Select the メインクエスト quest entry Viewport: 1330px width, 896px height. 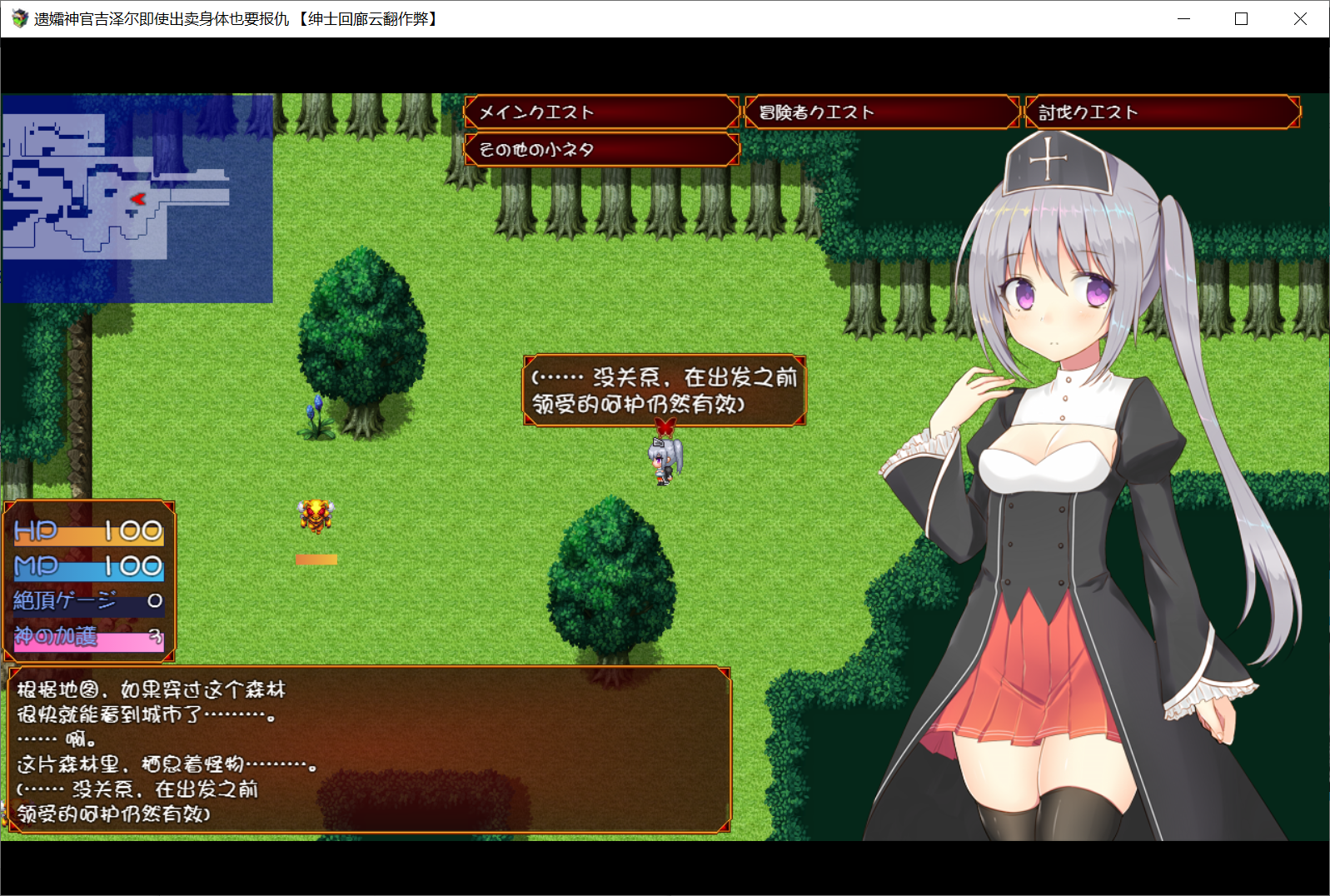point(601,112)
